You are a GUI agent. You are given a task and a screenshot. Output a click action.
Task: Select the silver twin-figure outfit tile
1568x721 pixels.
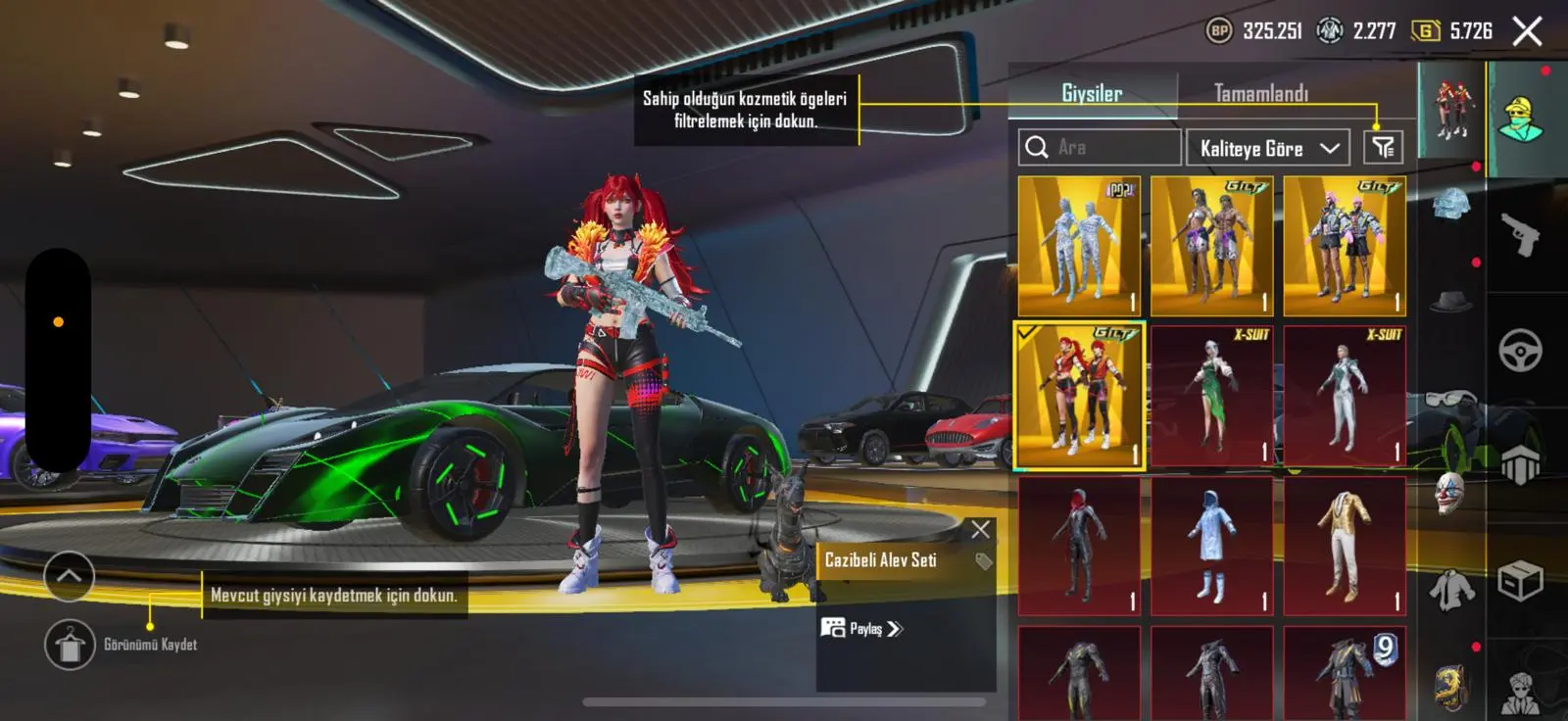(x=1078, y=246)
